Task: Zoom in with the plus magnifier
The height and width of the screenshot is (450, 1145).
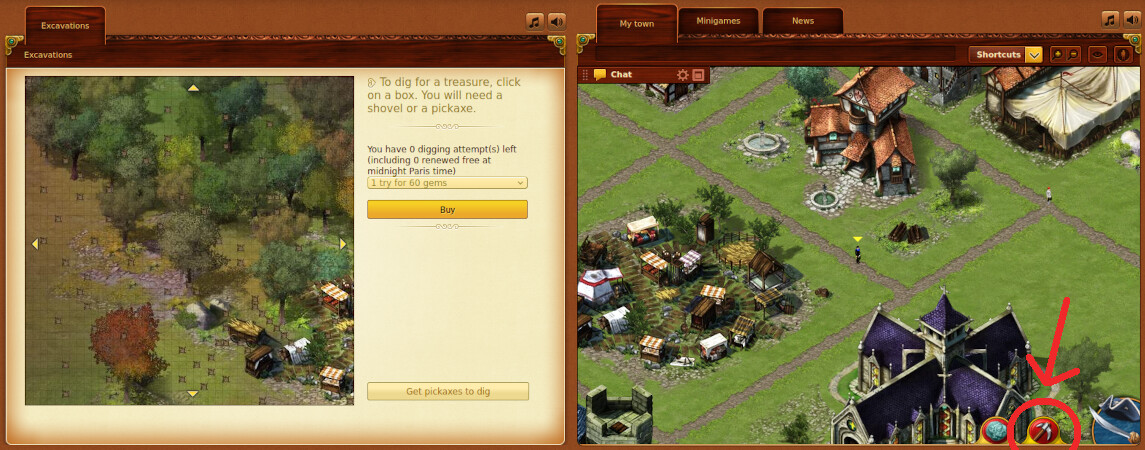Action: tap(1058, 54)
